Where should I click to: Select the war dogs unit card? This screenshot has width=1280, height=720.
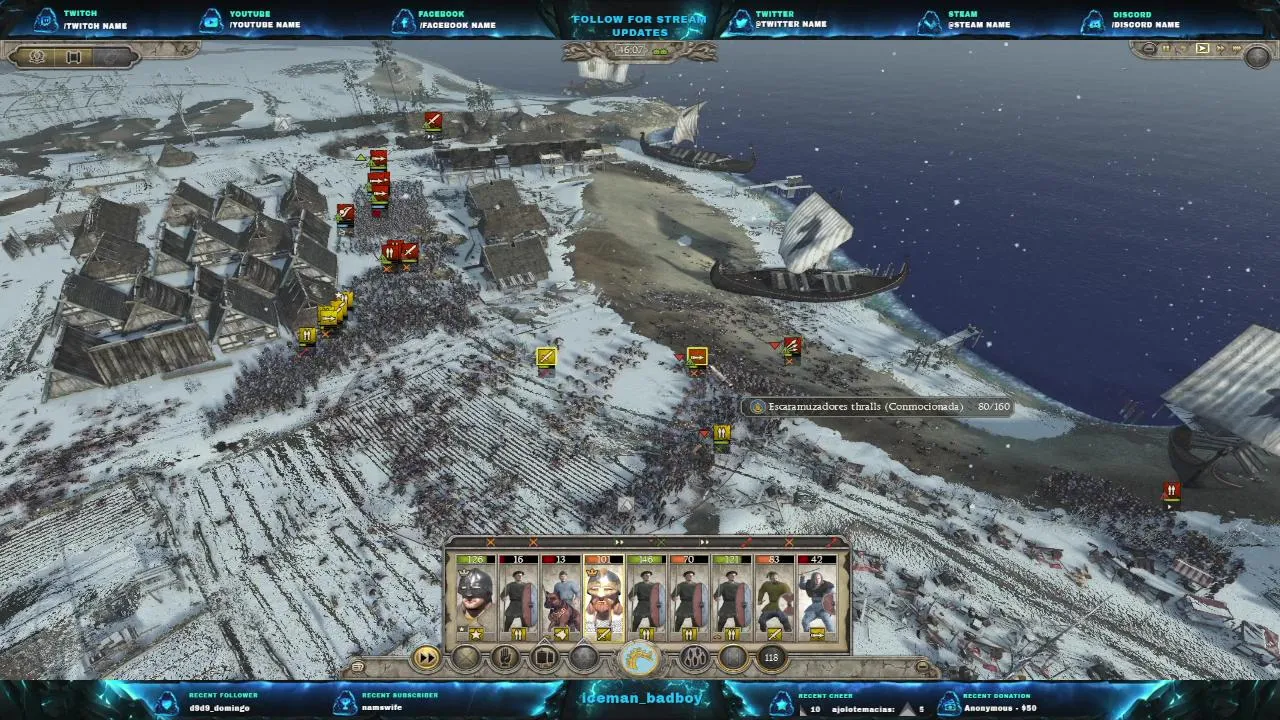[561, 597]
